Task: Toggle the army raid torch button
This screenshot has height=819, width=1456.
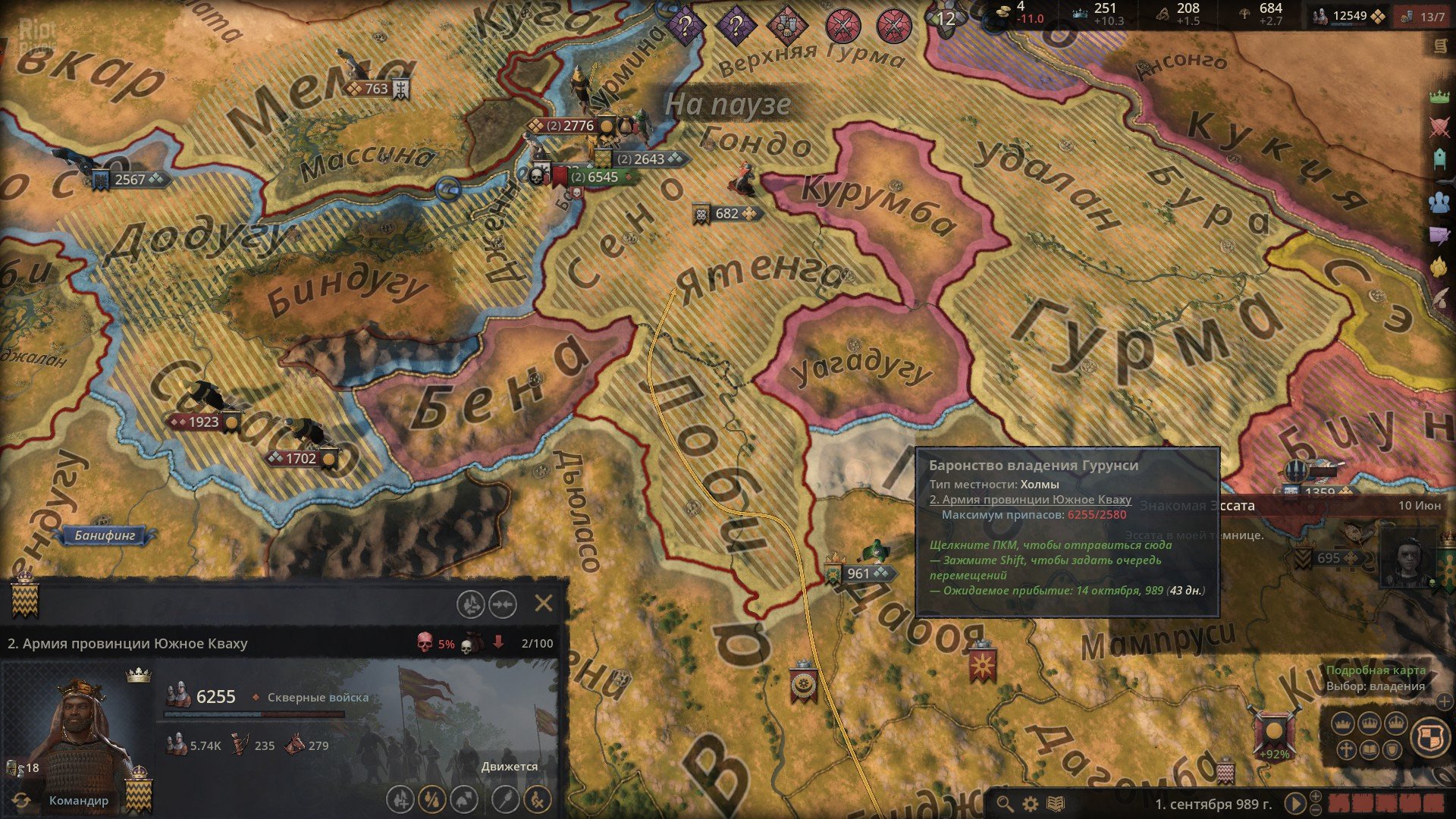Action: tap(506, 800)
